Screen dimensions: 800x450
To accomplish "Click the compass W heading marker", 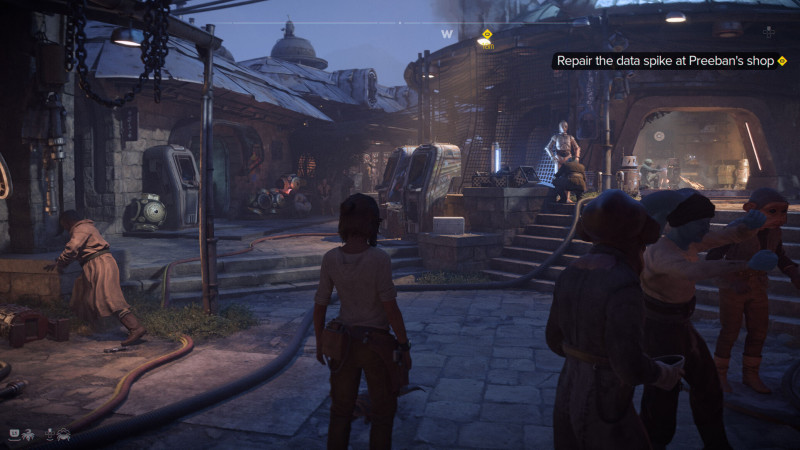I will [x=447, y=34].
